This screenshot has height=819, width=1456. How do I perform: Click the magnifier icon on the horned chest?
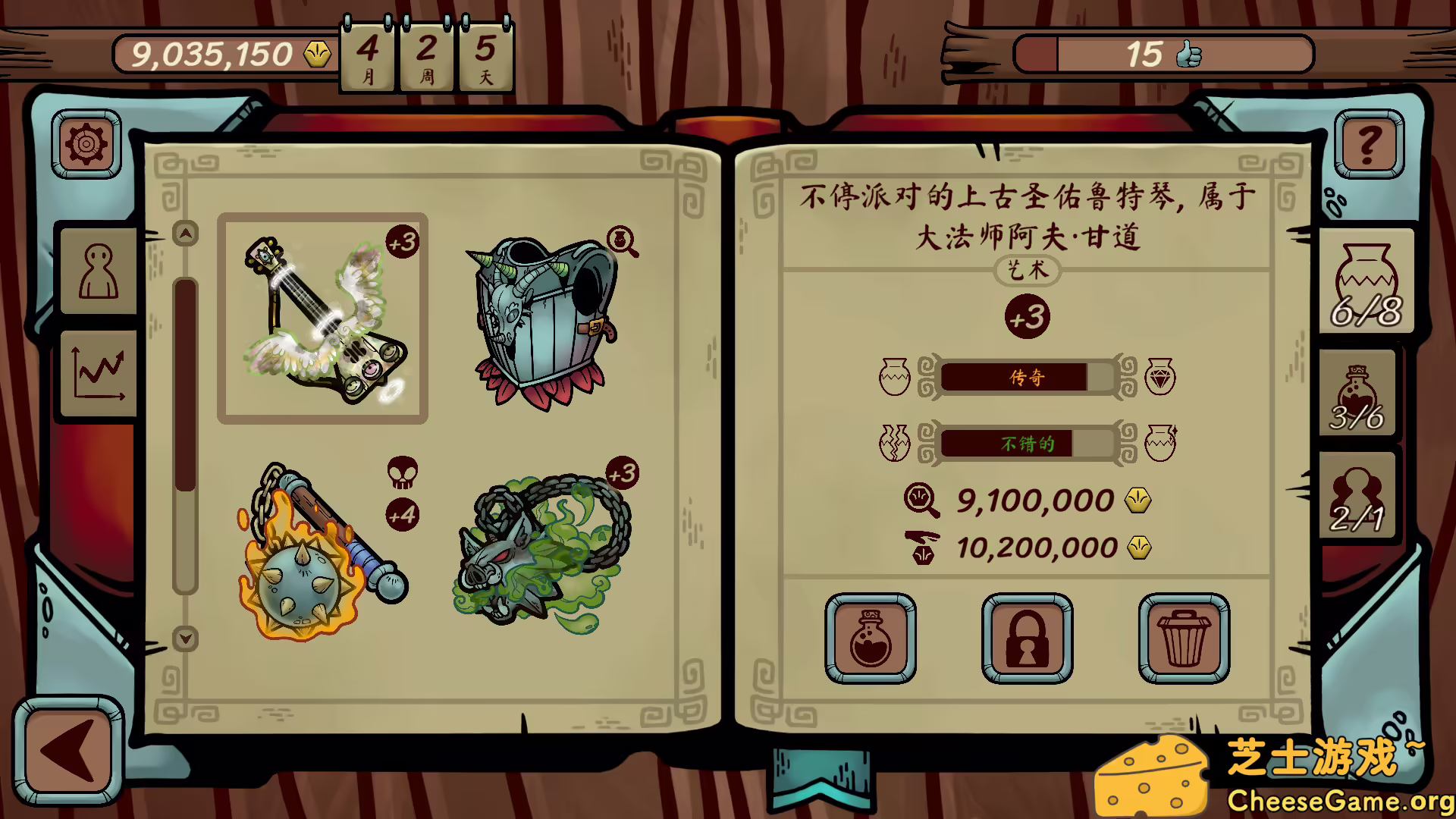pyautogui.click(x=621, y=240)
